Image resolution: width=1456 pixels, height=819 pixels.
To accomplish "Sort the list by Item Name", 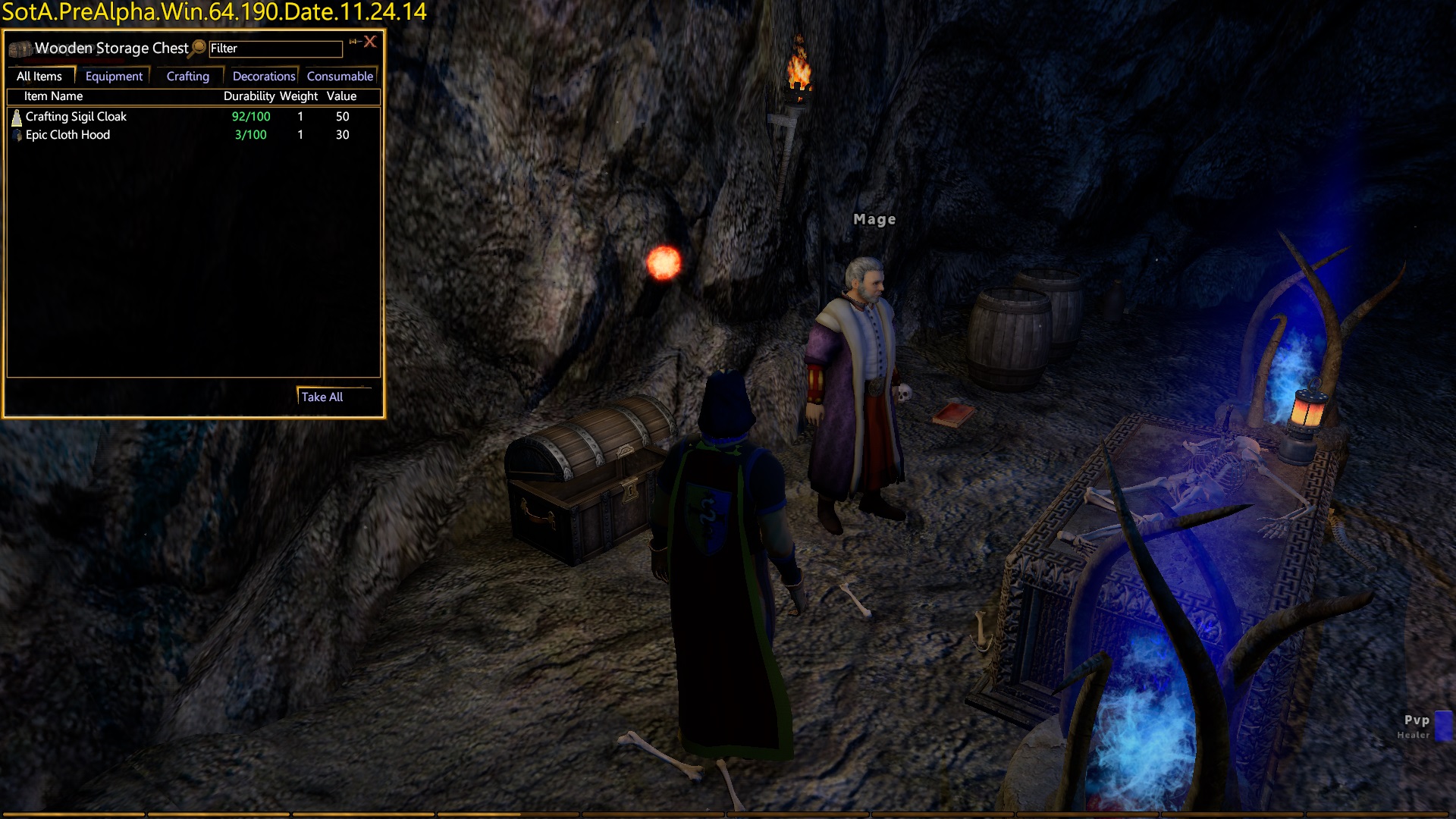I will 53,96.
